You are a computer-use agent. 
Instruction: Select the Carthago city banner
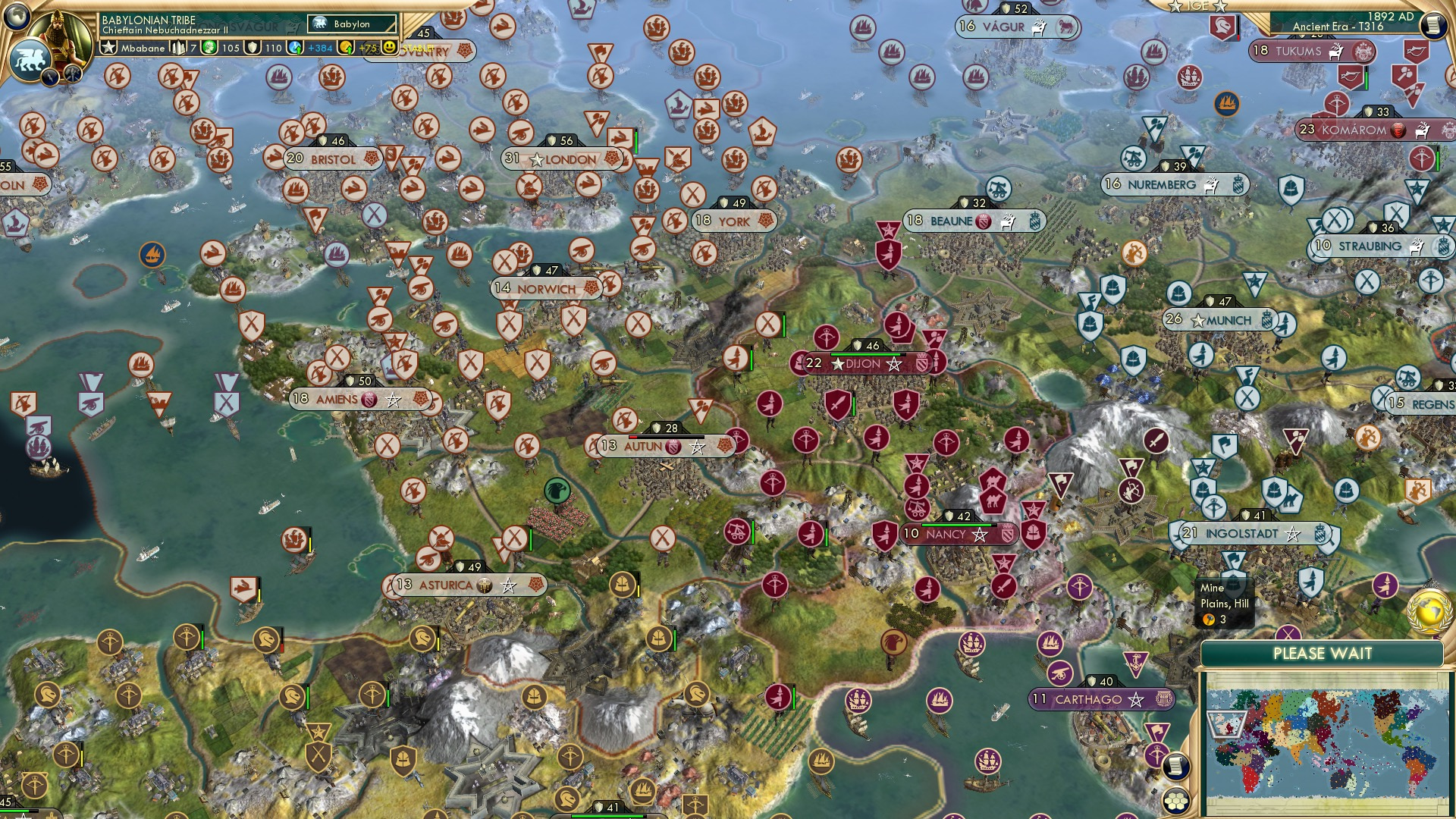[x=1100, y=701]
